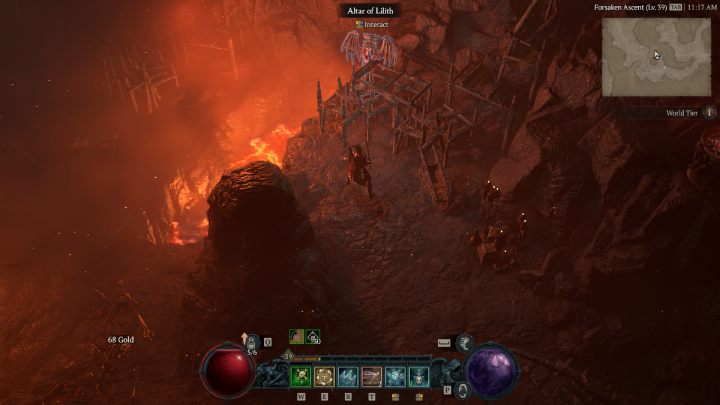Activate the golden circular rune skill
The width and height of the screenshot is (720, 405).
click(325, 376)
